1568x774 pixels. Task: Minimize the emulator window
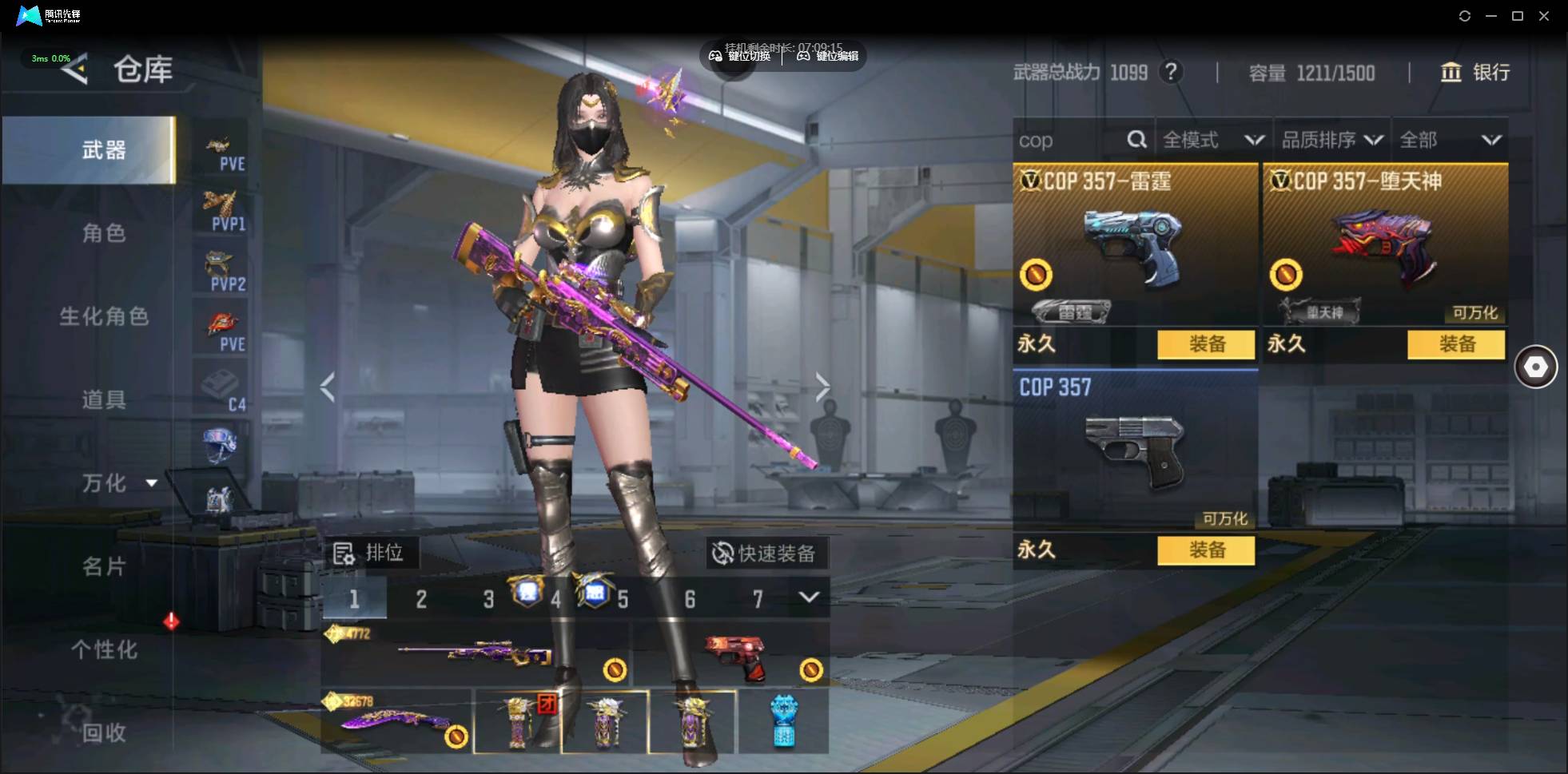[1490, 16]
